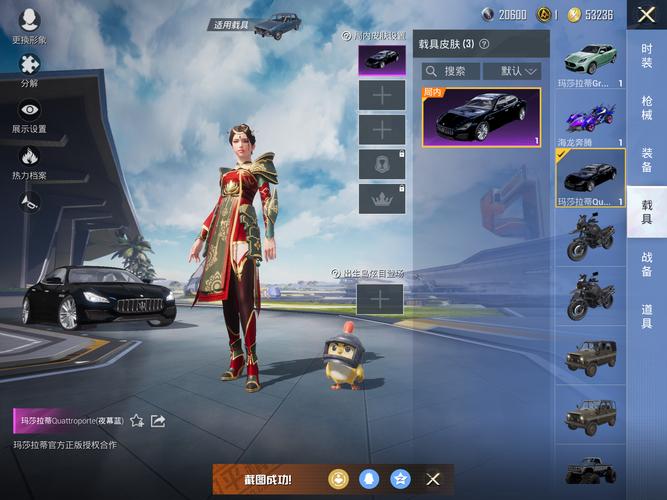Select the green 玛莎拉蒂 car thumbnail
Viewport: 667px width, 500px height.
[590, 62]
